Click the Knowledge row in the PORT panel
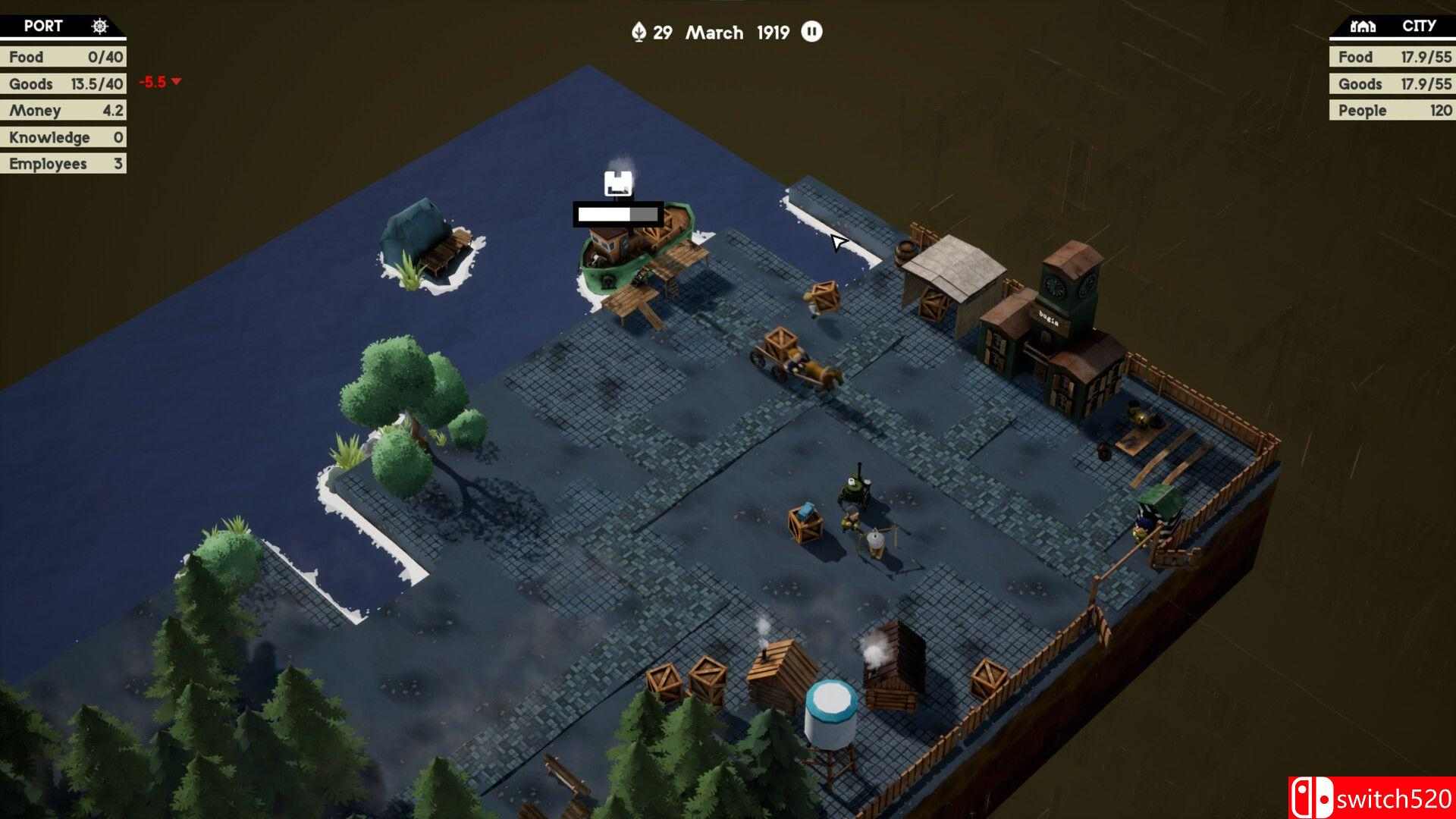Screen dimensions: 1456x819 point(64,136)
